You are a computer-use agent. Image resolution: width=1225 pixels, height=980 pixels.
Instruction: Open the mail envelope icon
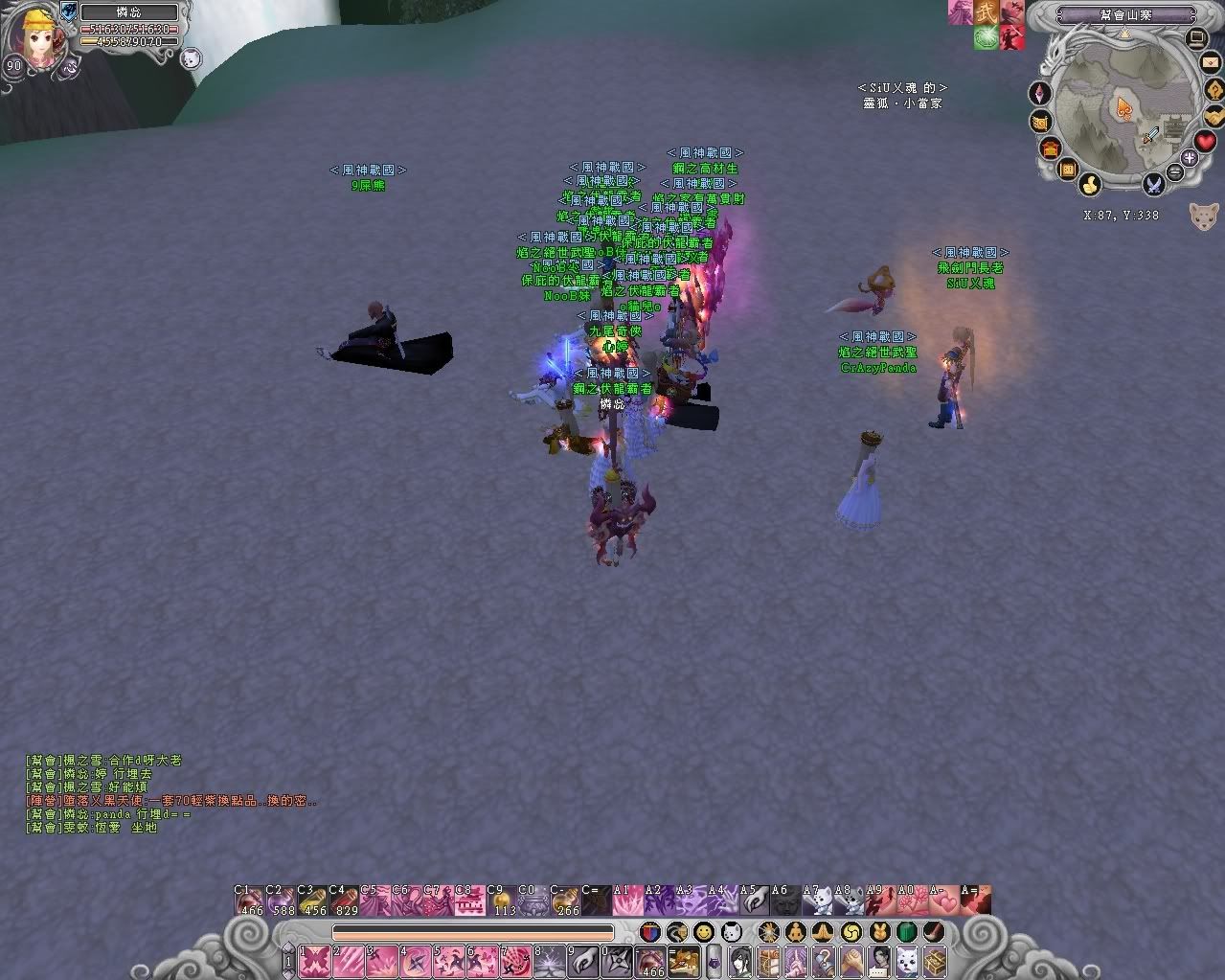[x=1209, y=64]
